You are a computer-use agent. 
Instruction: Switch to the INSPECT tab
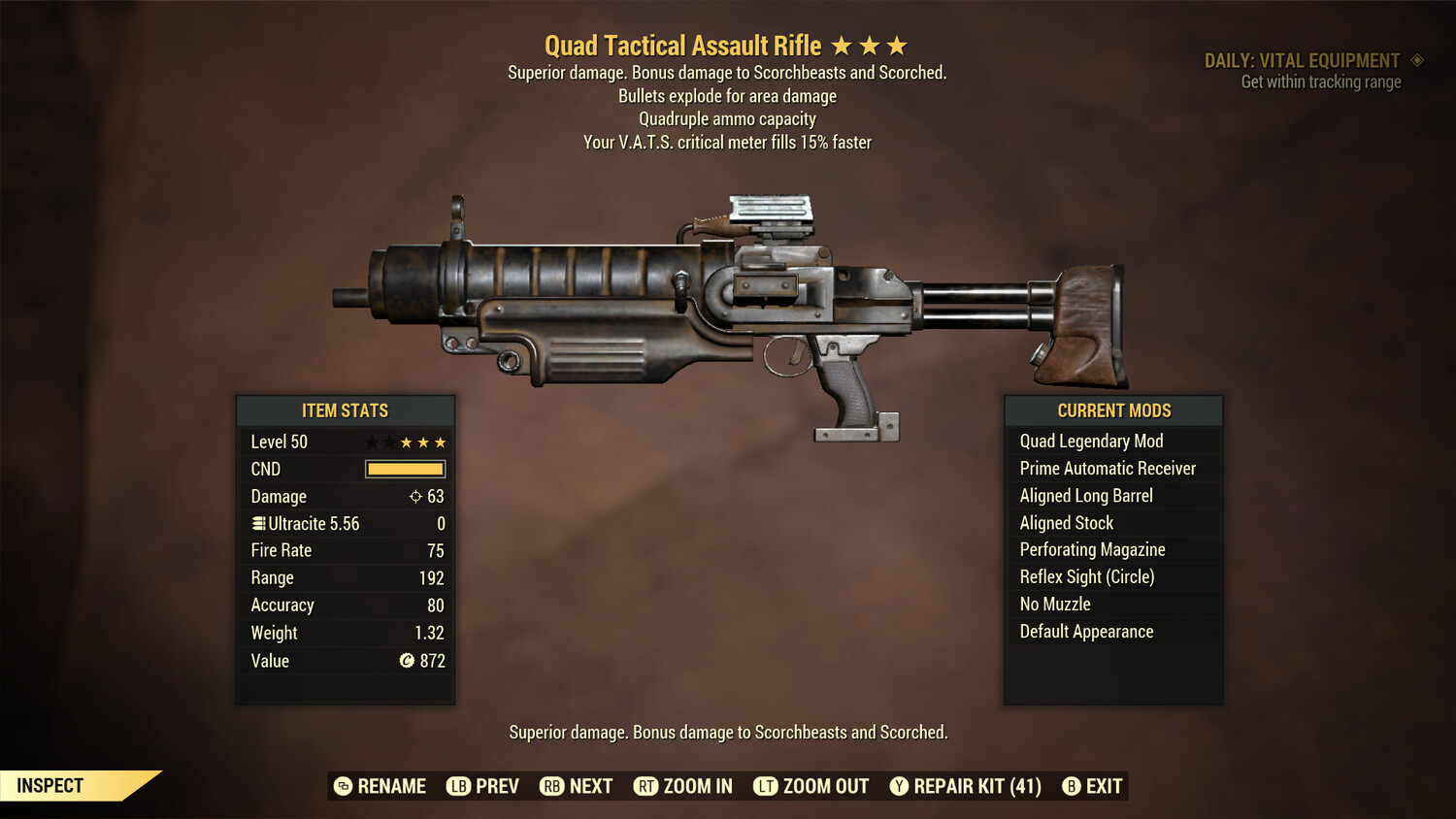point(50,785)
